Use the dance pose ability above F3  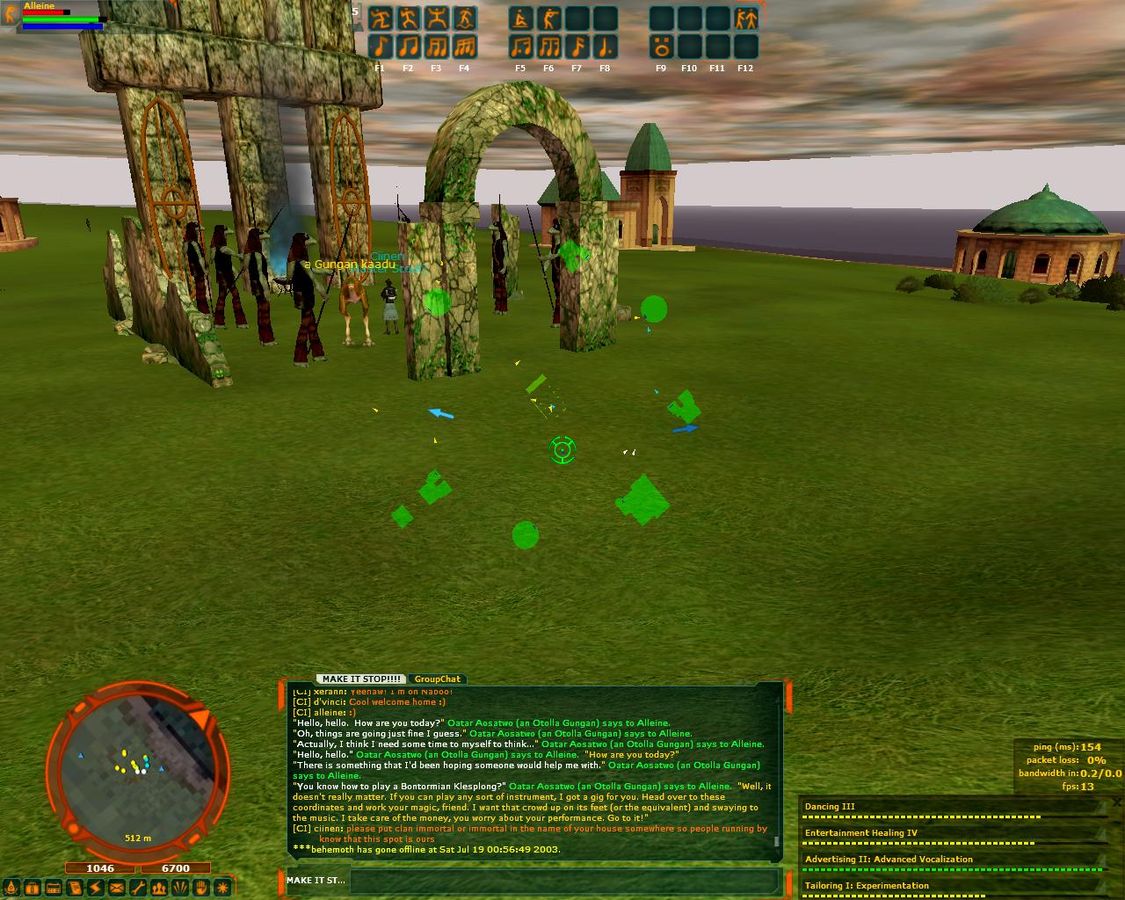point(436,19)
